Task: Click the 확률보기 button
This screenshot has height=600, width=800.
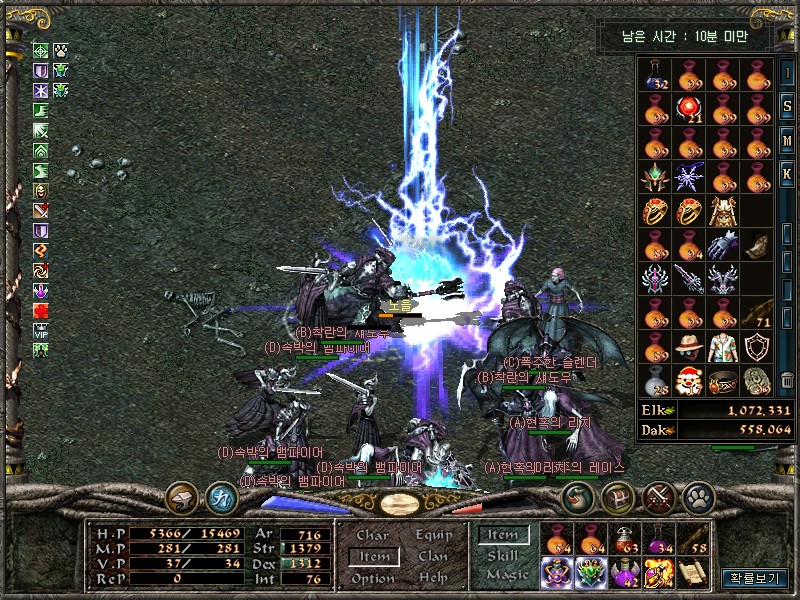Action: point(754,577)
